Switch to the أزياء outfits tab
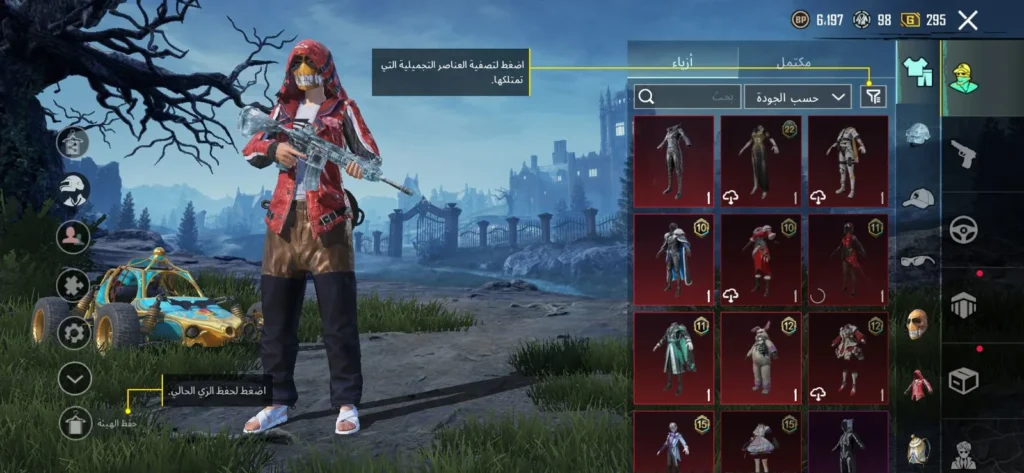Image resolution: width=1024 pixels, height=473 pixels. point(684,62)
